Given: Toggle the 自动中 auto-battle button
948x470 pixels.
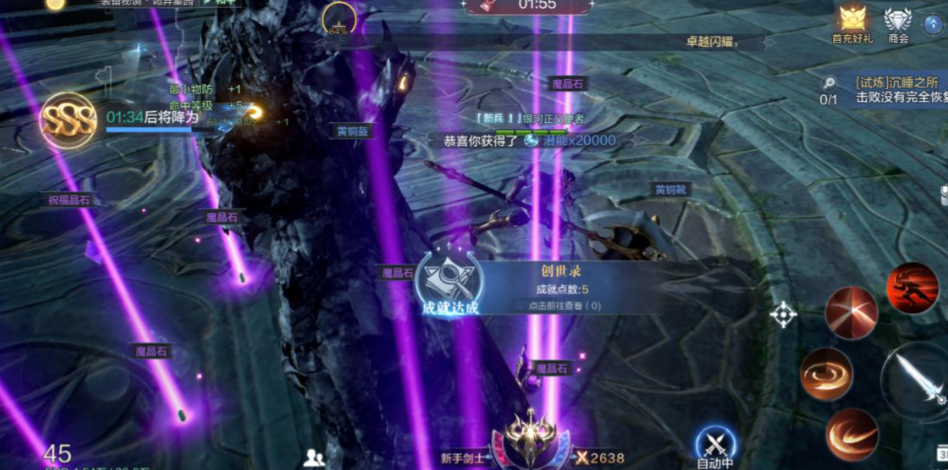Looking at the screenshot, I should [x=715, y=444].
